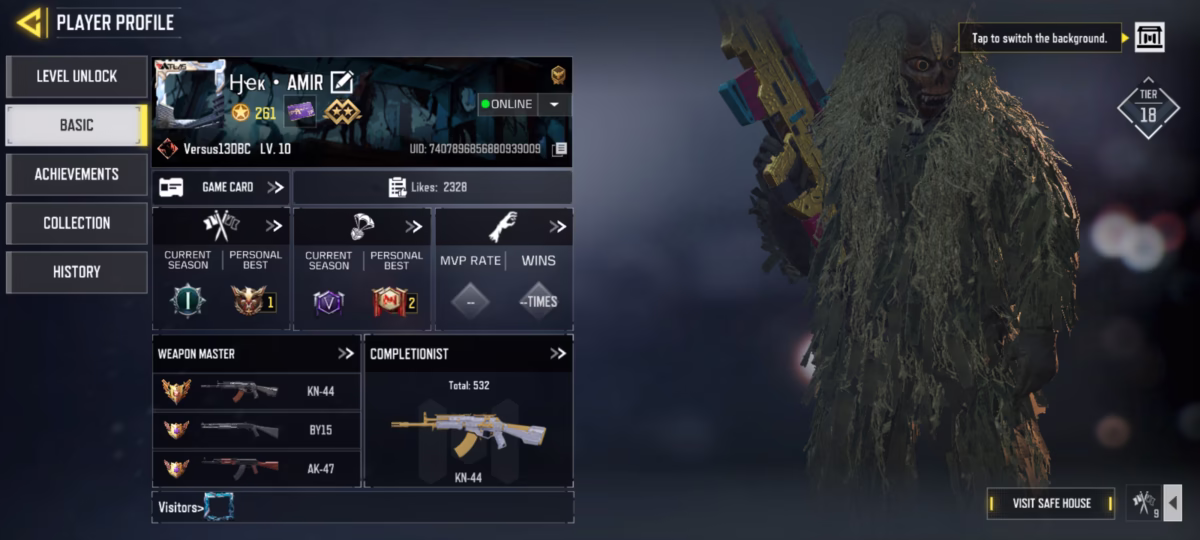Go back using the yellow arrow button

pyautogui.click(x=29, y=22)
